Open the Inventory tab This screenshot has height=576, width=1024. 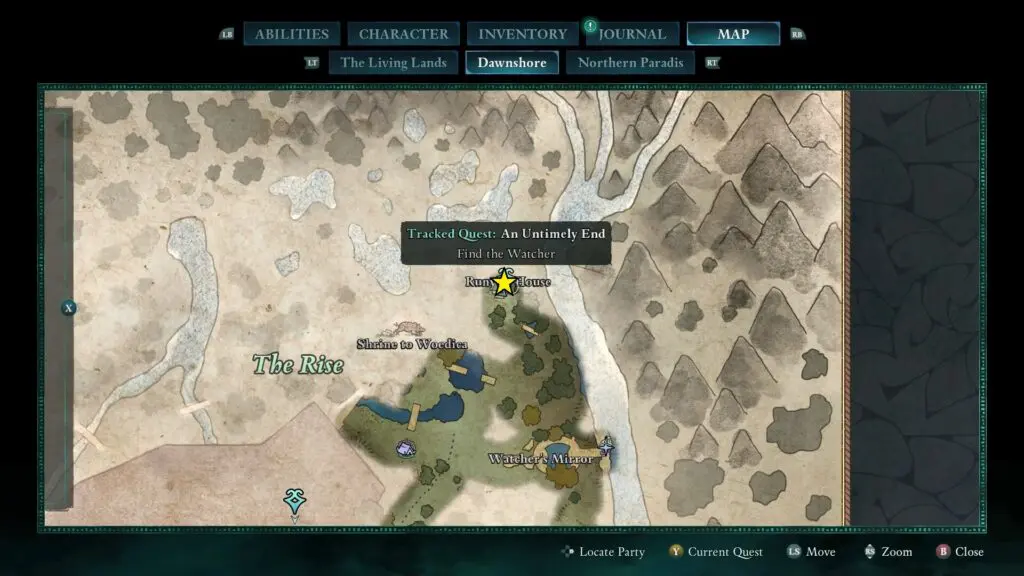522,34
